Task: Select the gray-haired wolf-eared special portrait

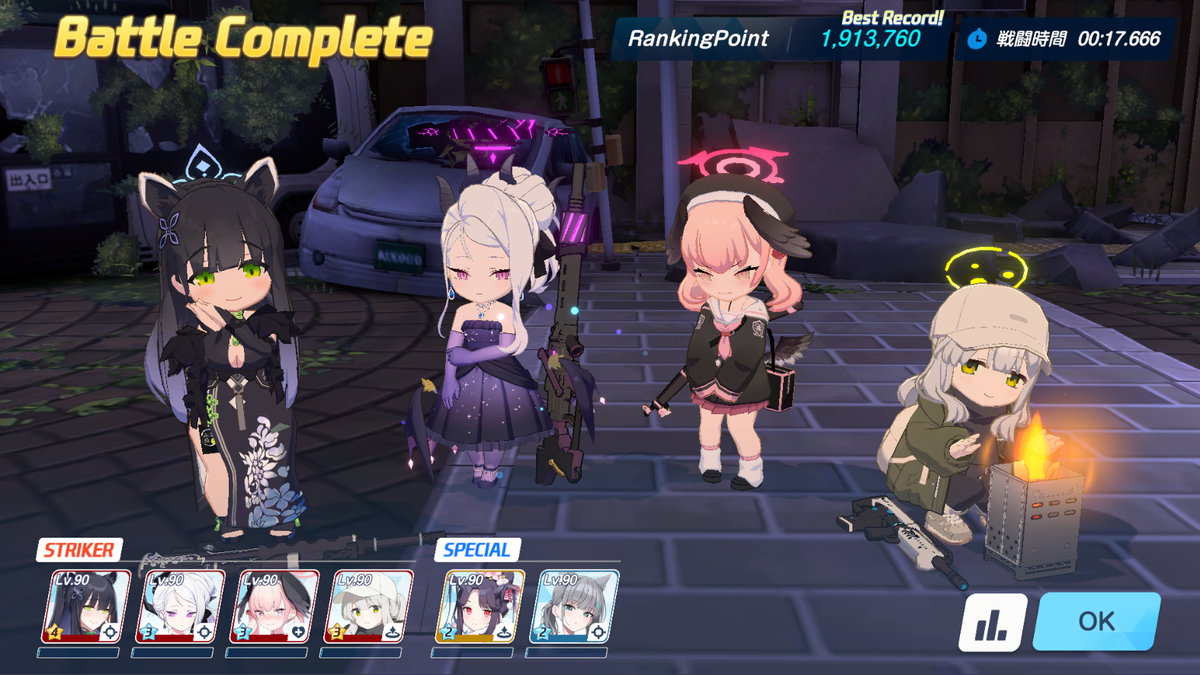Action: click(574, 606)
